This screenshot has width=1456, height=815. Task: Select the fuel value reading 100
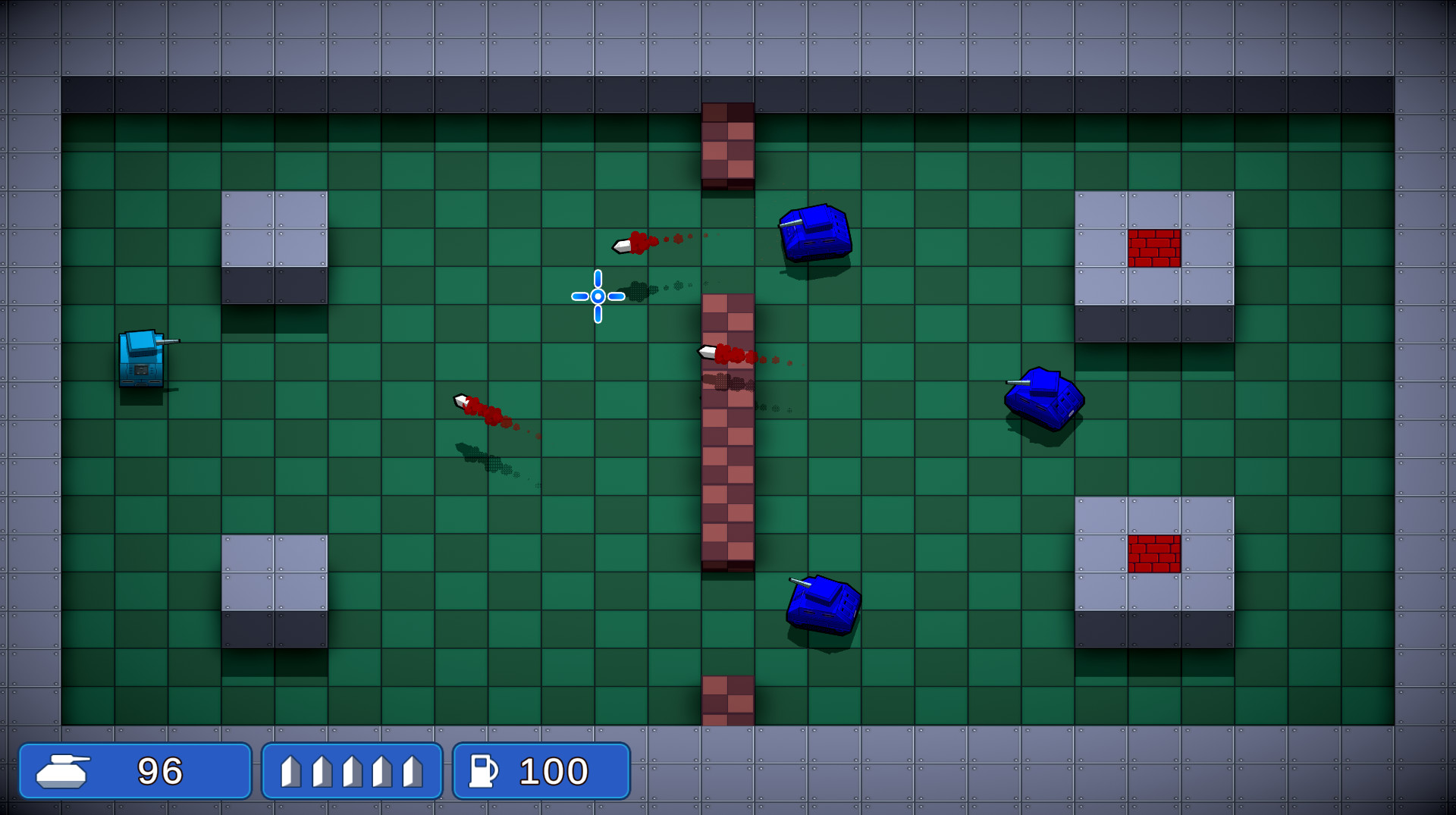[552, 771]
